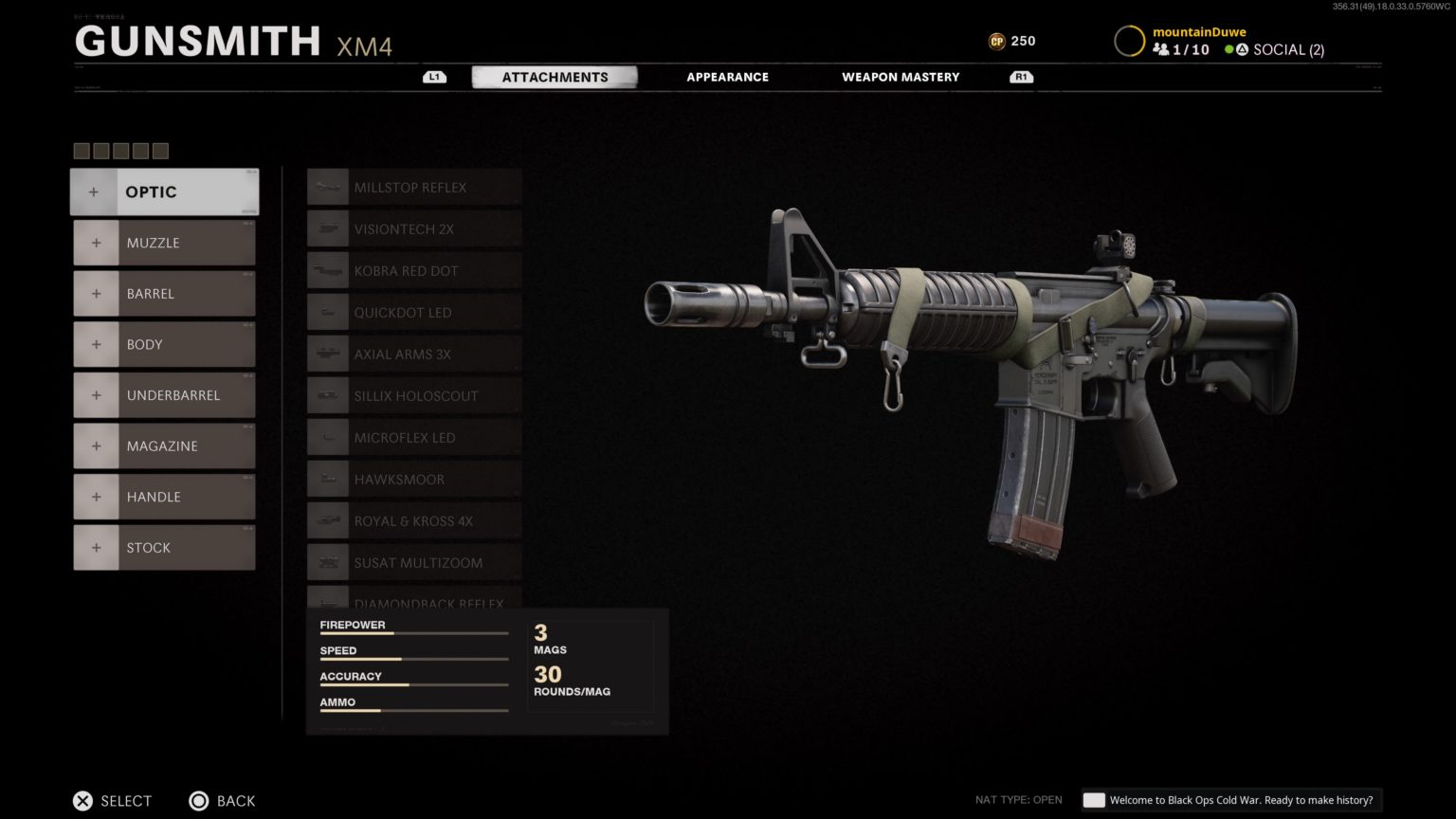Screen dimensions: 1456x819
Task: Open the Weapon Mastery tab
Action: (x=900, y=77)
